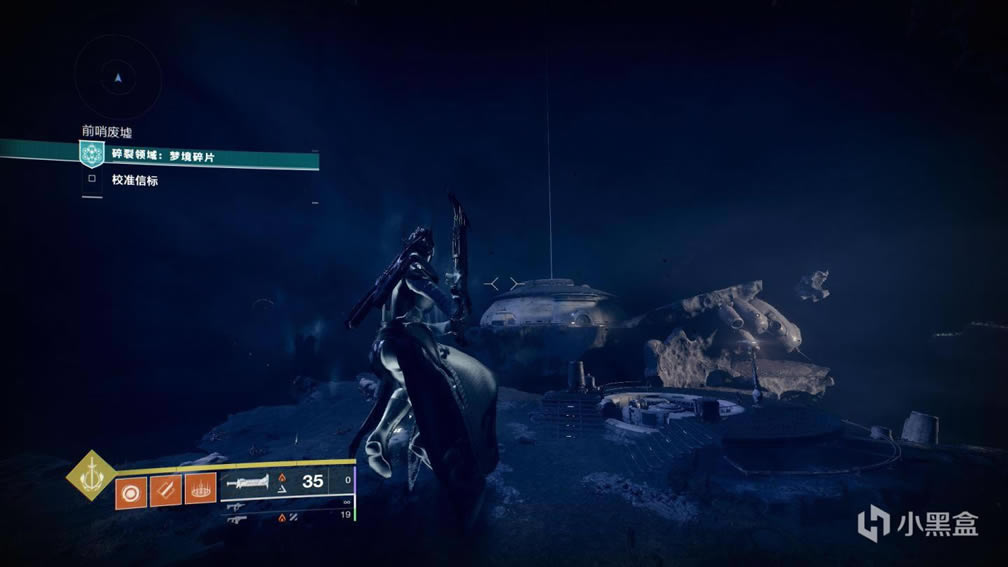Click the yellow diamond super ability icon
The height and width of the screenshot is (567, 1008).
point(90,476)
